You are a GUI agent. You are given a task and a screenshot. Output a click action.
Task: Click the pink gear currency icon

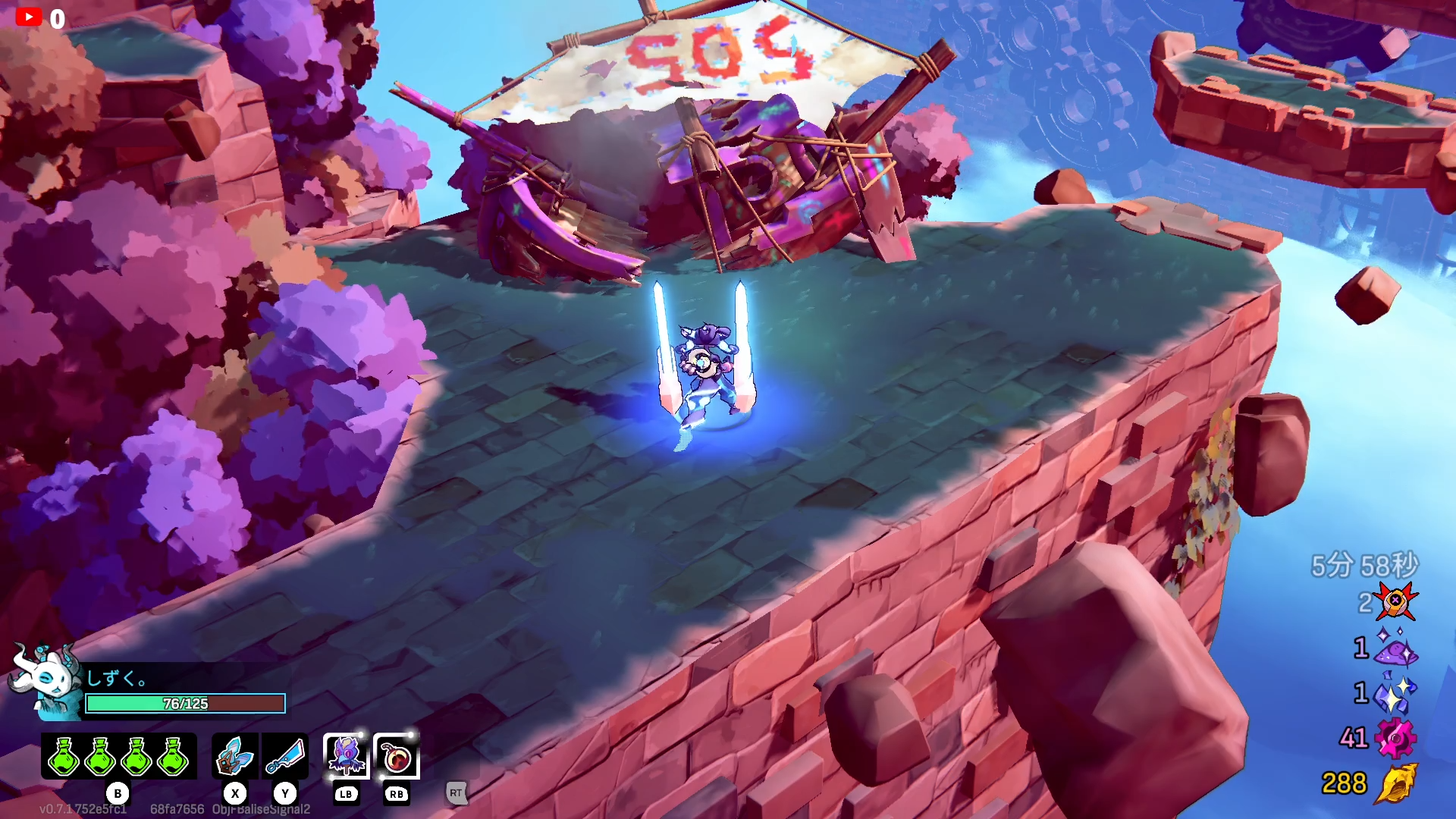(1395, 738)
